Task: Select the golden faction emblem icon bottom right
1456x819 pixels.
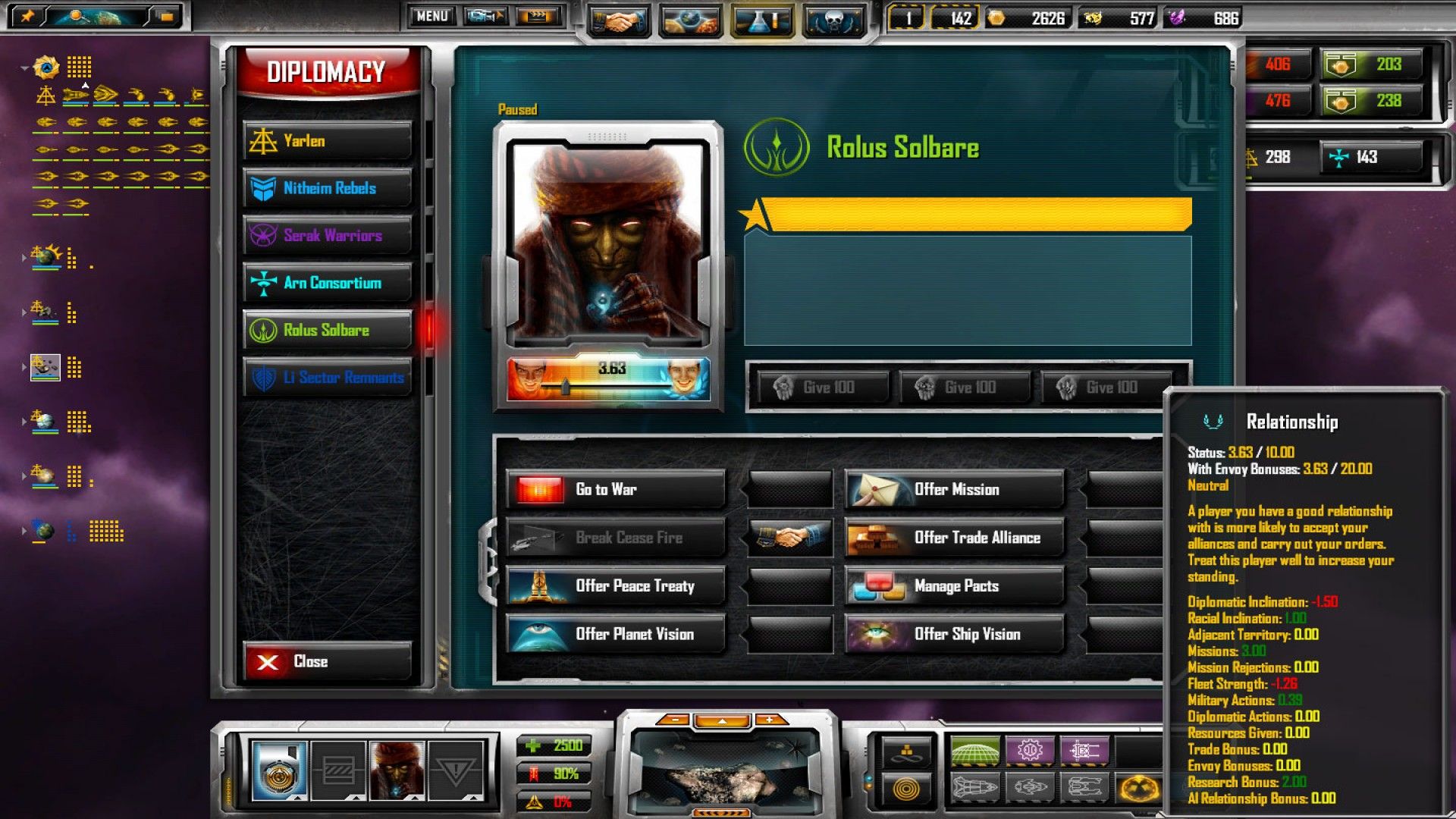Action: pos(1139,790)
